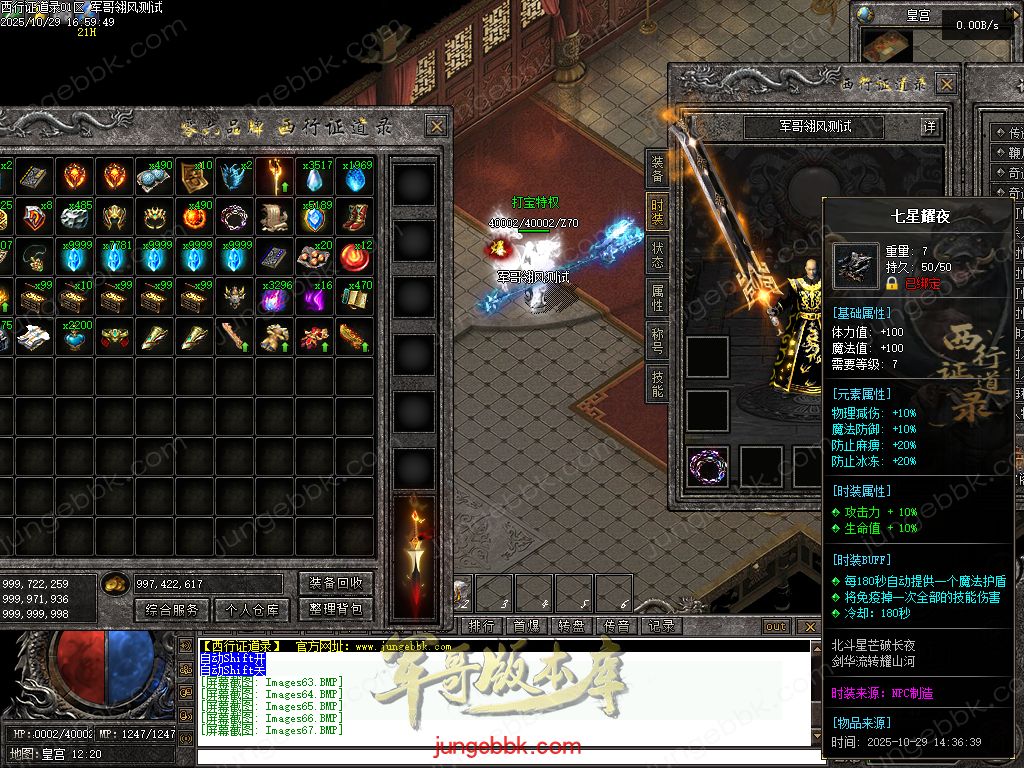Open the 技能 skills tab
1024x768 pixels.
click(657, 383)
